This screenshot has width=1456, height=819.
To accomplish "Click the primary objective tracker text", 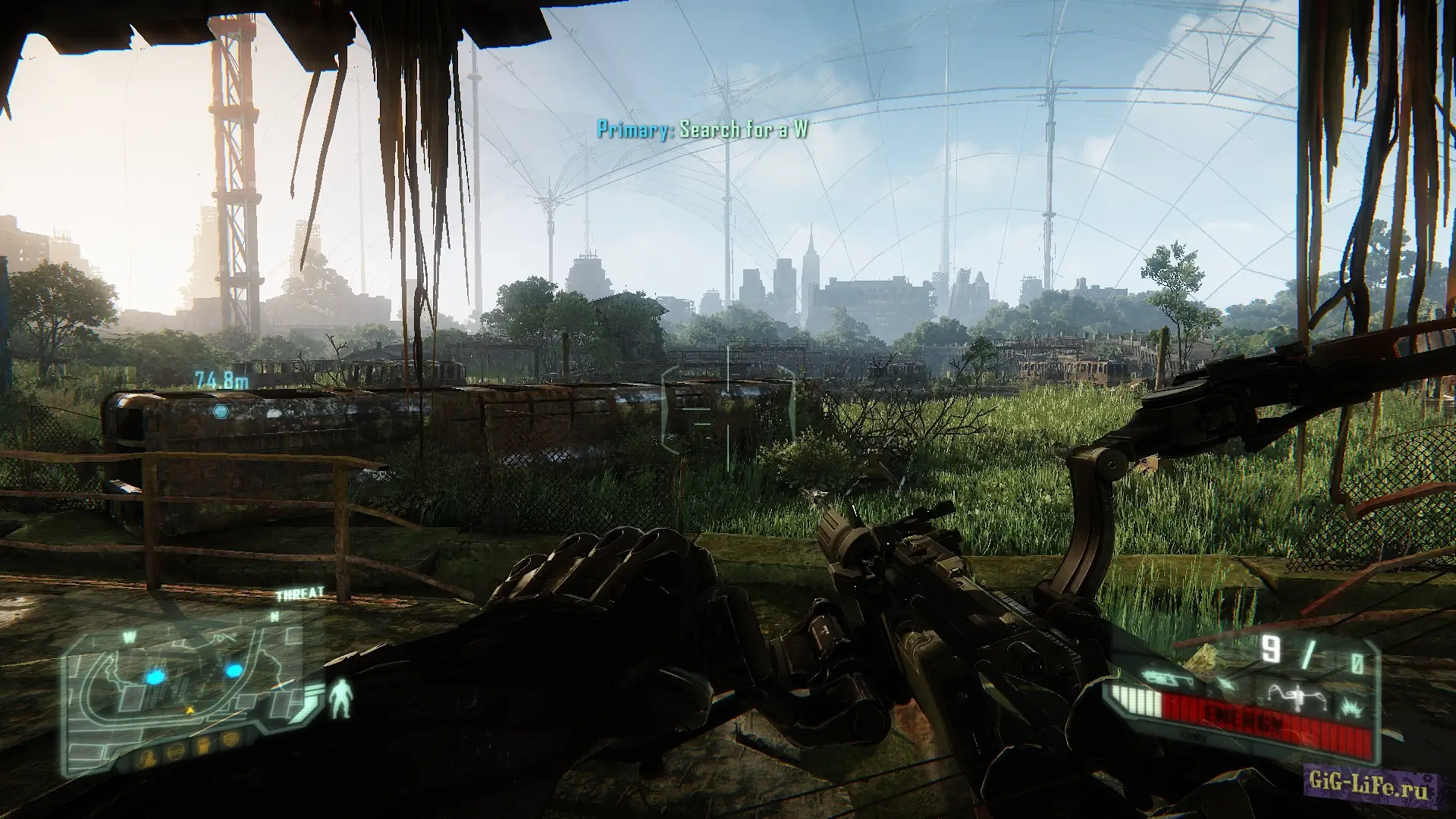I will point(702,130).
